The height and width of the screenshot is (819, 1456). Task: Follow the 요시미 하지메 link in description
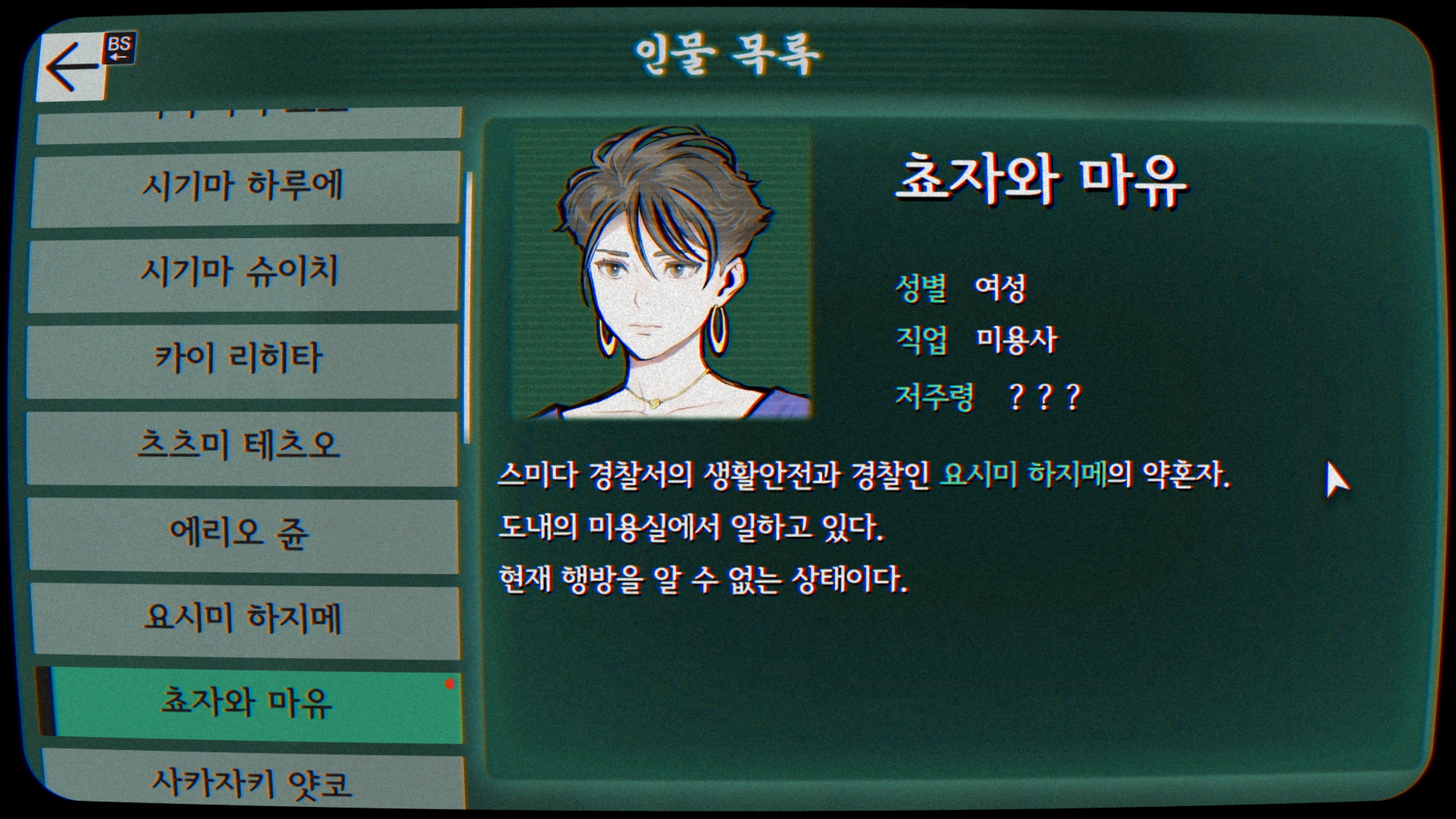pyautogui.click(x=1024, y=475)
